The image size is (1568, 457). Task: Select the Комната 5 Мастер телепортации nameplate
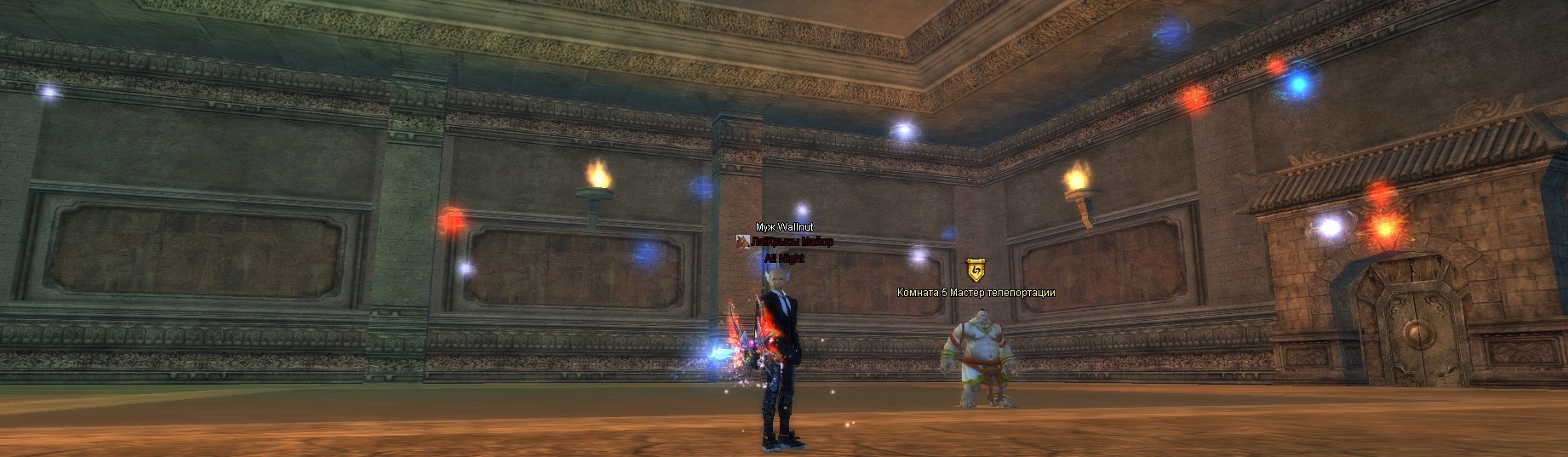click(x=976, y=293)
